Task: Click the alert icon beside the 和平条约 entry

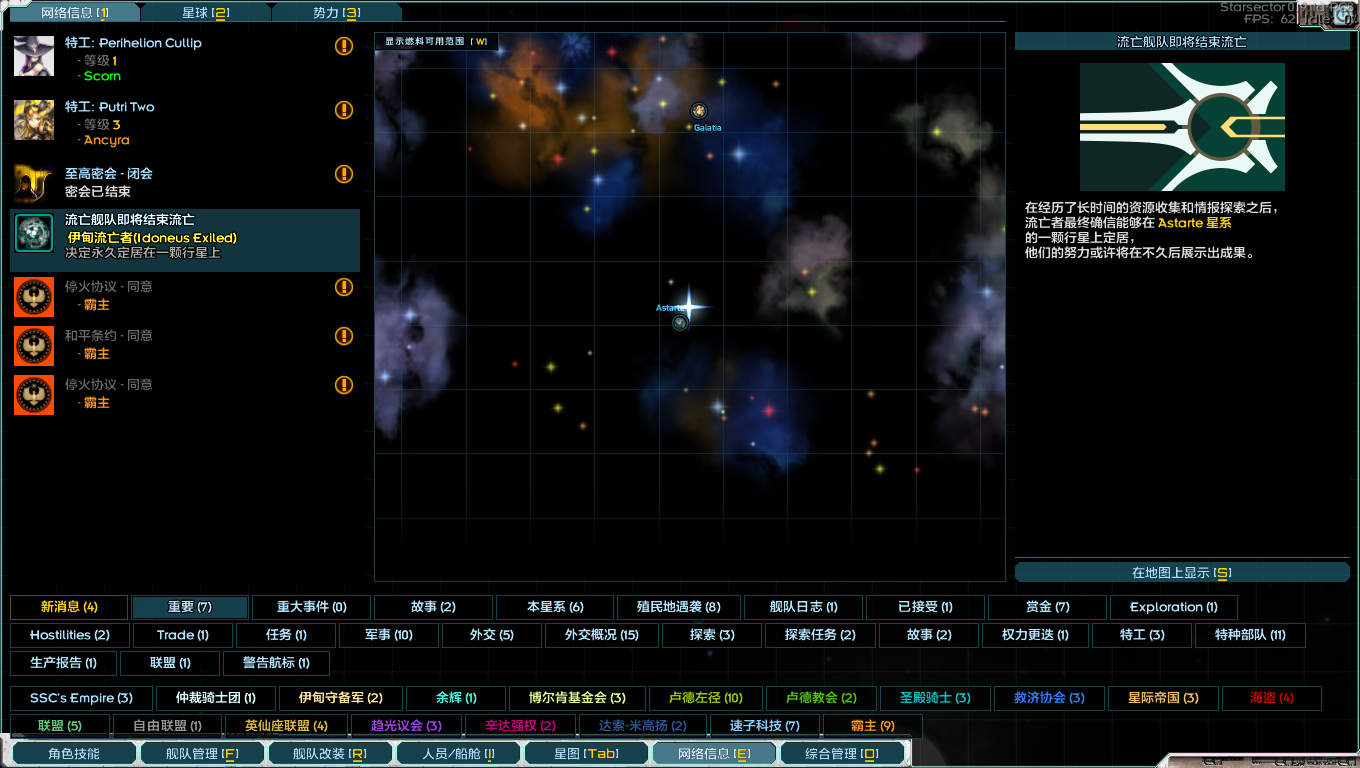Action: (343, 336)
